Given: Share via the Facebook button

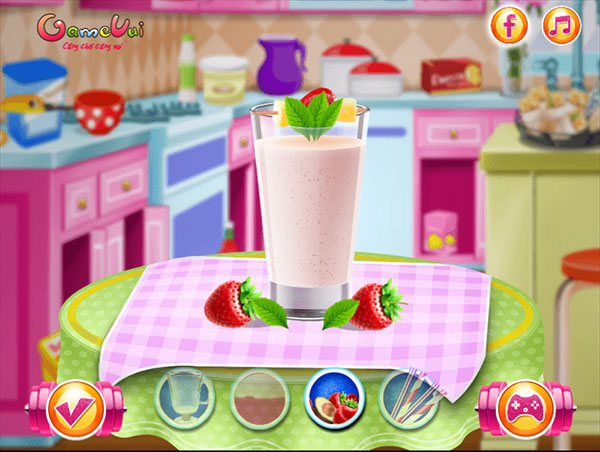Looking at the screenshot, I should pos(509,26).
